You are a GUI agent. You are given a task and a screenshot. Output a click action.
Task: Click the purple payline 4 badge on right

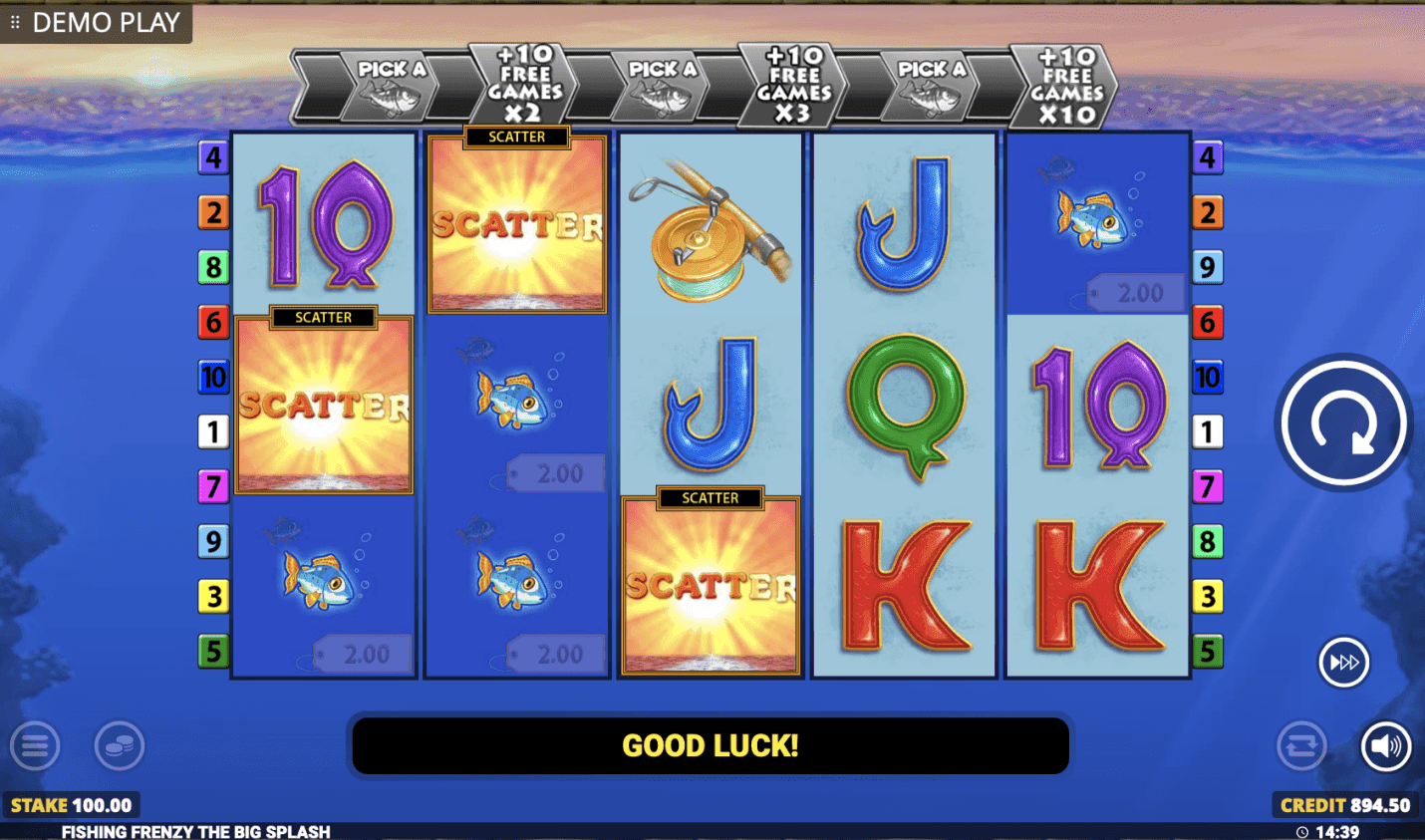(x=1207, y=156)
